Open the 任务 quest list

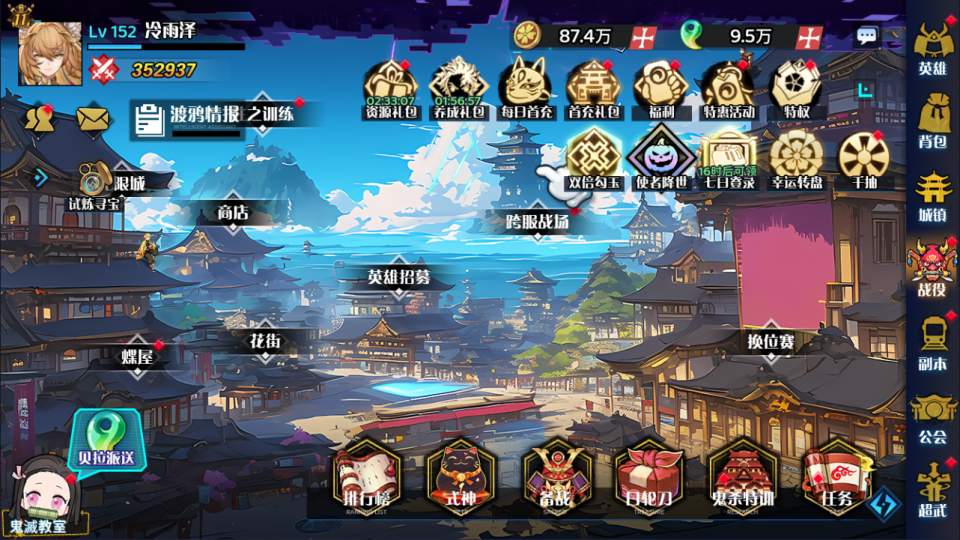tap(836, 476)
